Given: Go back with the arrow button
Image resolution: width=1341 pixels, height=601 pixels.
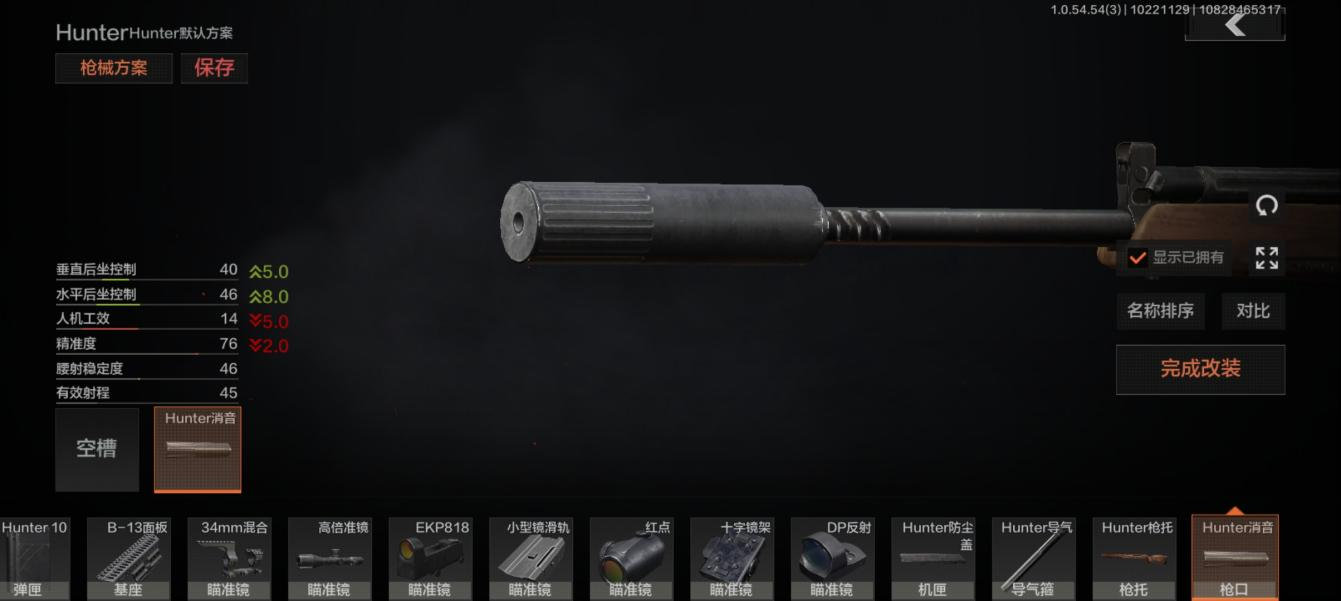Looking at the screenshot, I should click(x=1235, y=24).
